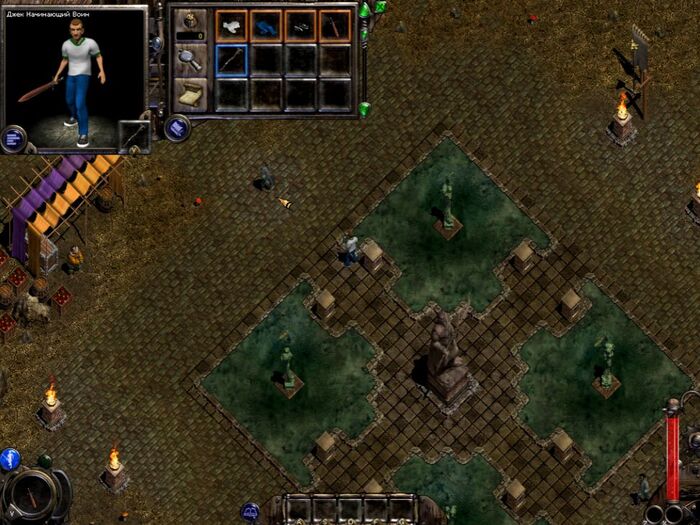Image resolution: width=700 pixels, height=525 pixels.
Task: Select the dark stick item in orange-framed slot
Action: (334, 25)
